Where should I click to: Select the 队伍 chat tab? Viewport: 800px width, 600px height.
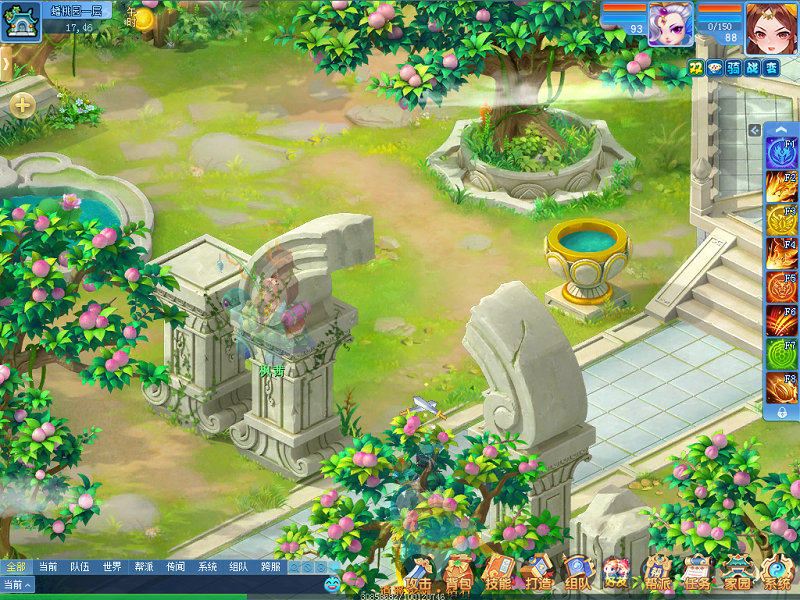tap(79, 567)
